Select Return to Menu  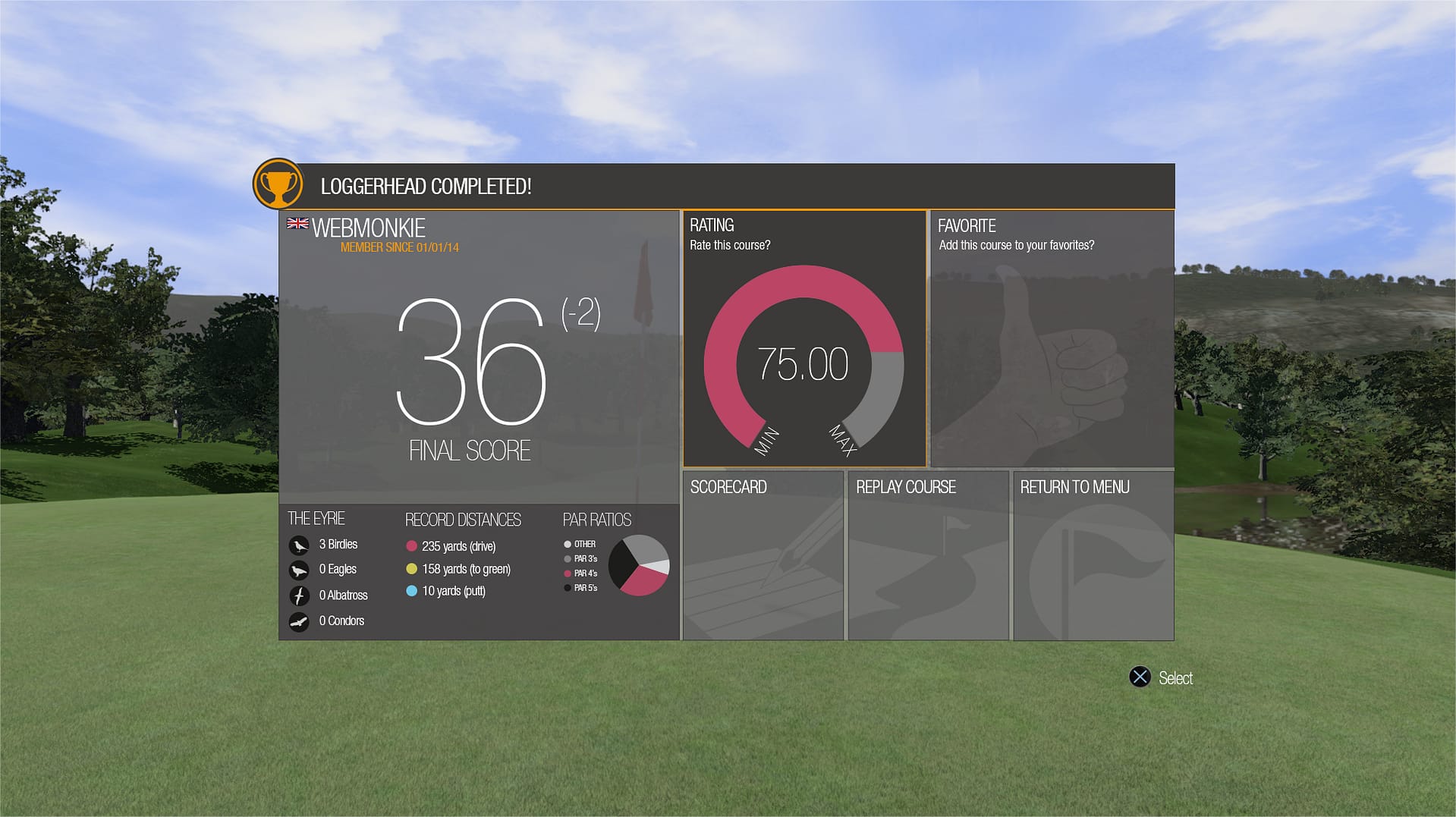pyautogui.click(x=1093, y=555)
